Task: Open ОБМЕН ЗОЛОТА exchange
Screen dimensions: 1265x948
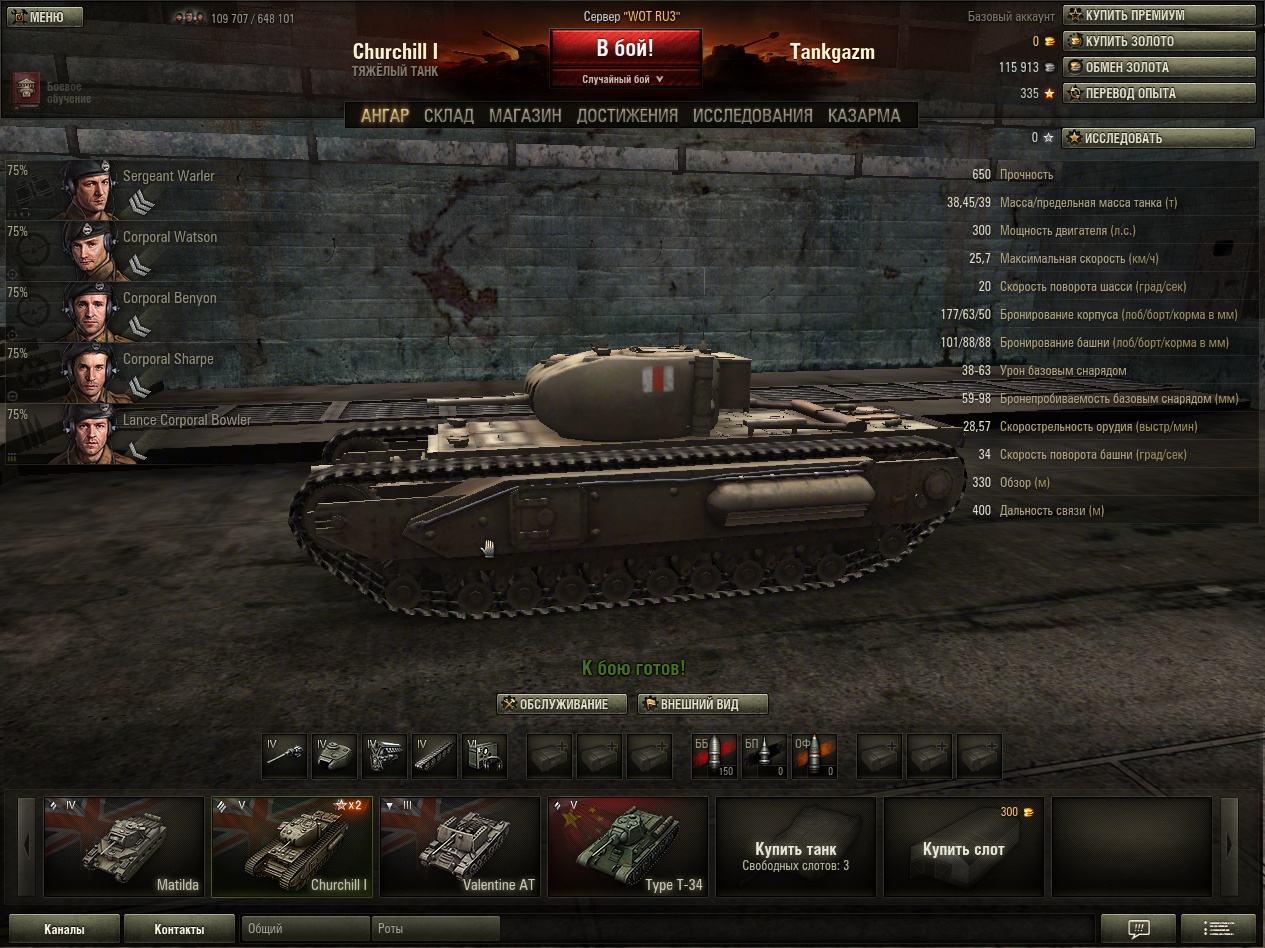Action: pyautogui.click(x=1158, y=68)
